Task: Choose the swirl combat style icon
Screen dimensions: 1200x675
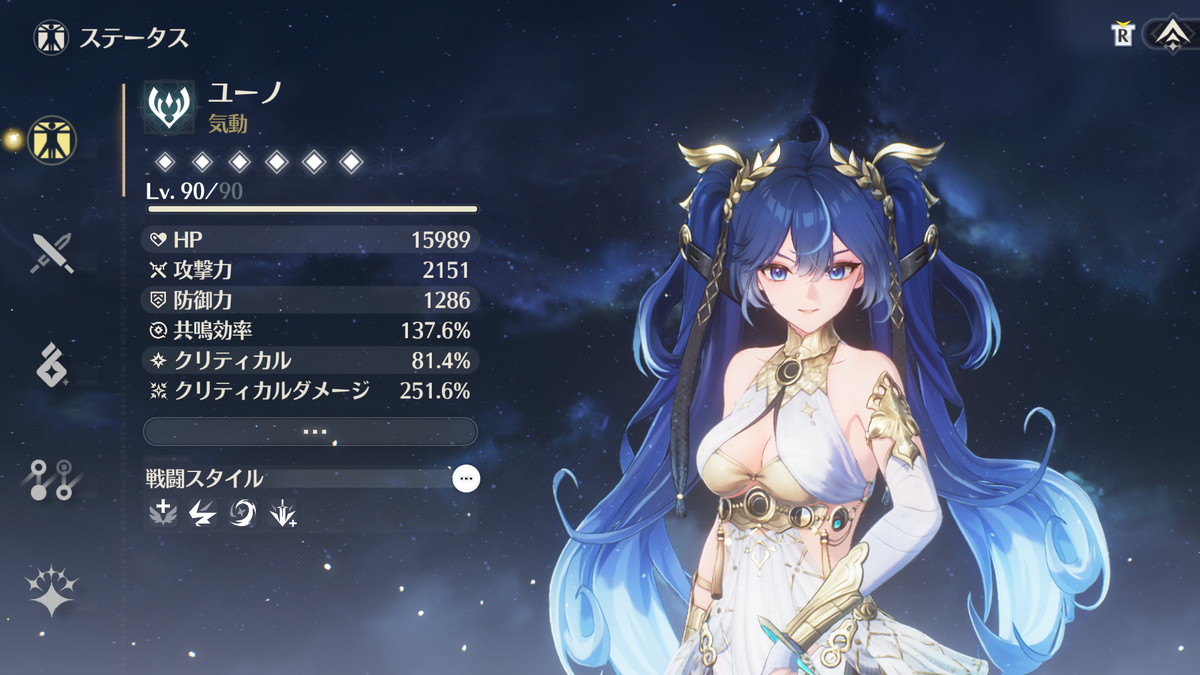Action: [x=242, y=514]
